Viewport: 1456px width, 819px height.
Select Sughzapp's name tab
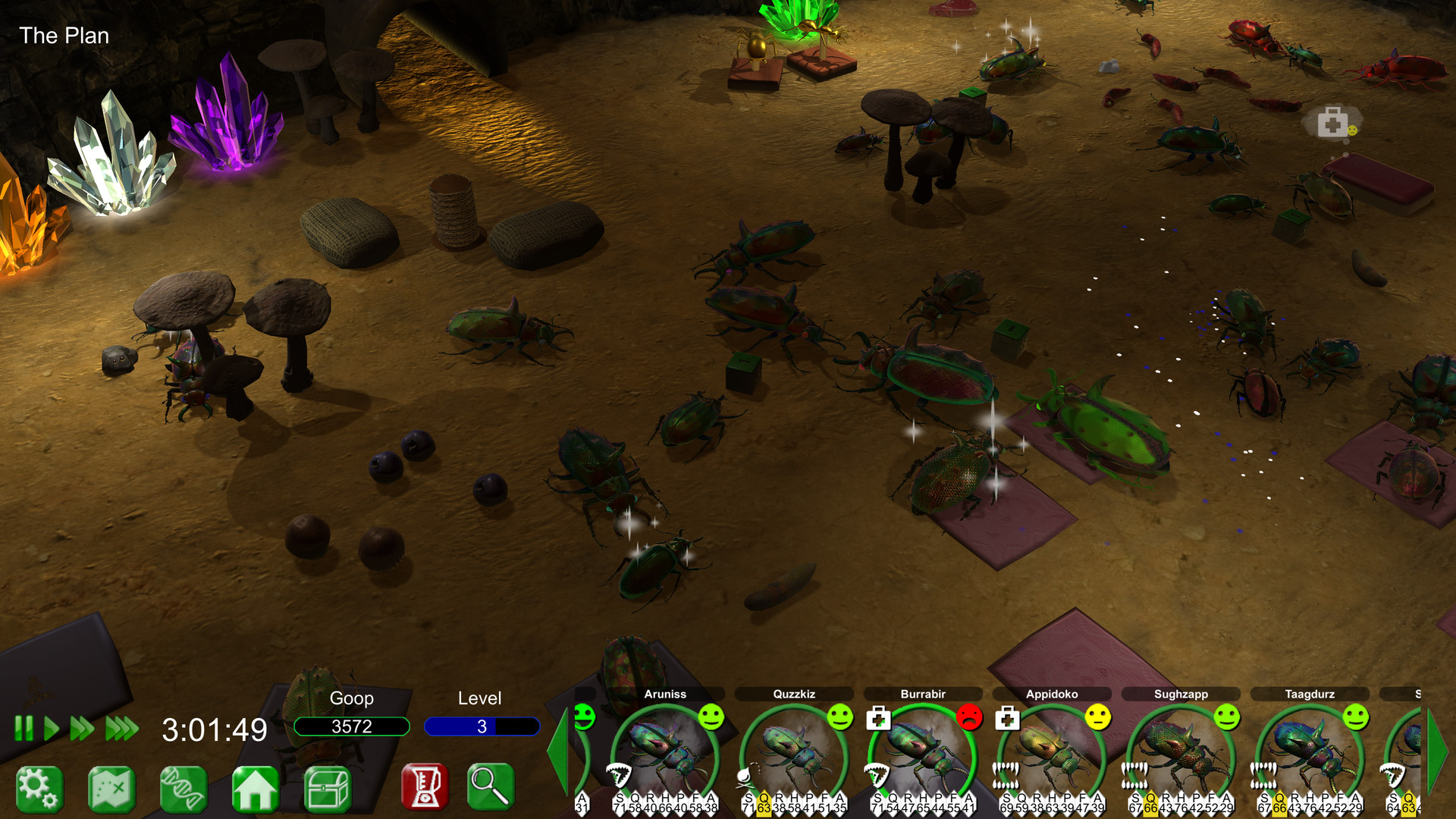click(x=1180, y=693)
